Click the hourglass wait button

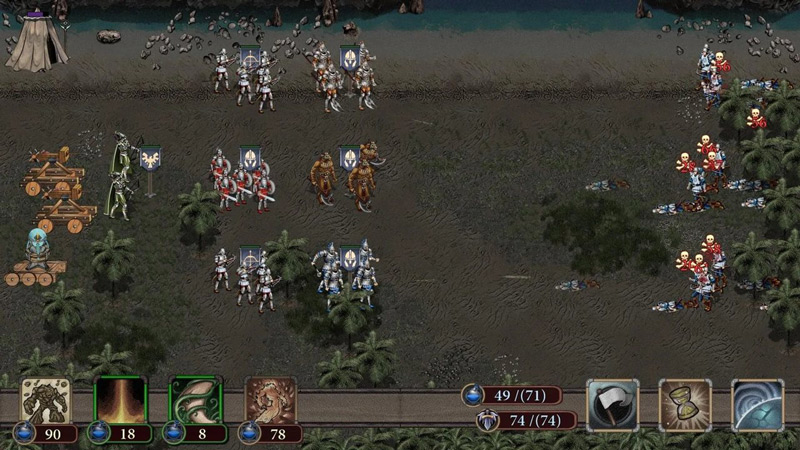click(685, 404)
